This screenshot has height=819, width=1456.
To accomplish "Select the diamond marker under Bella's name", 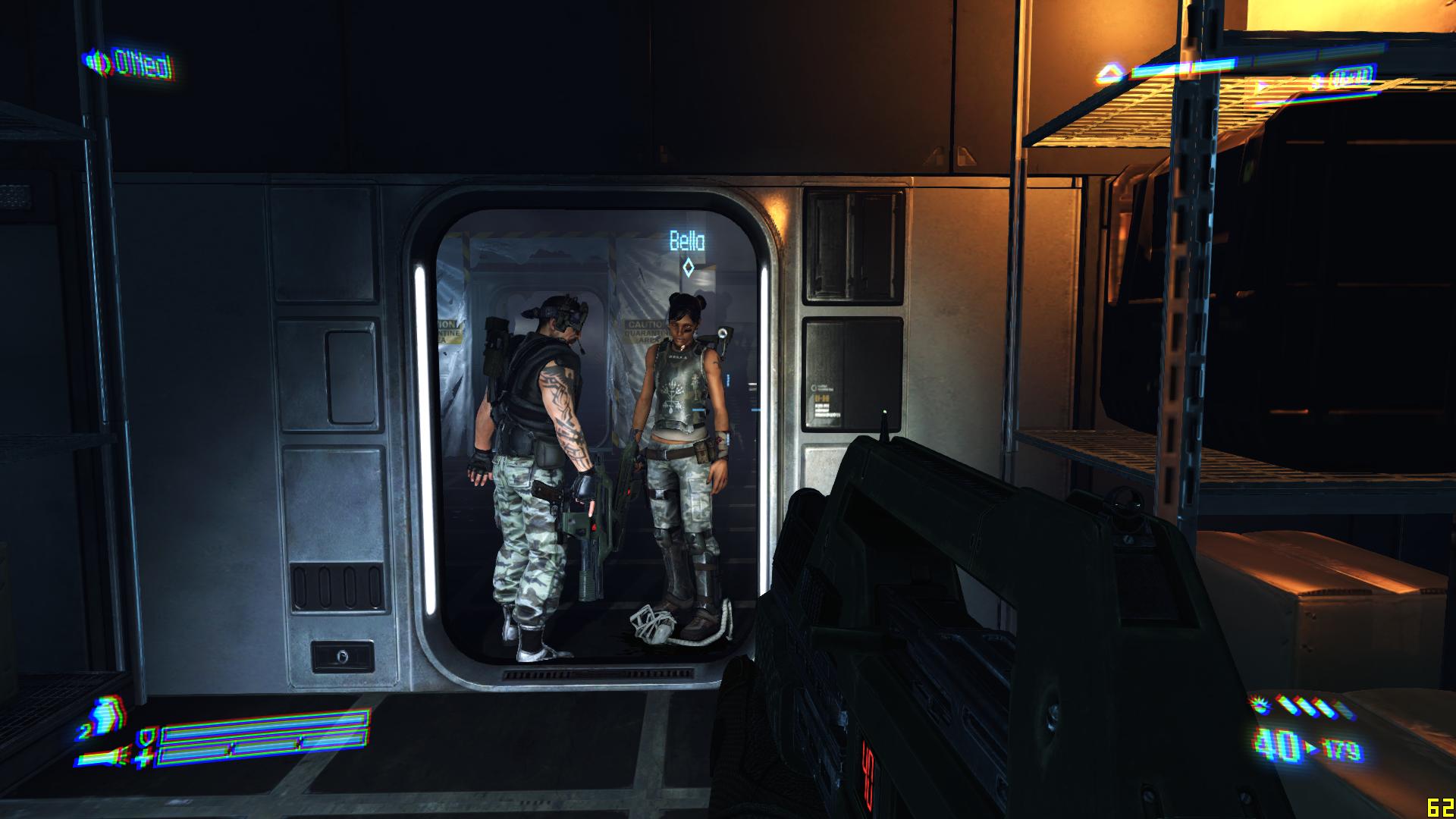I will tap(688, 267).
